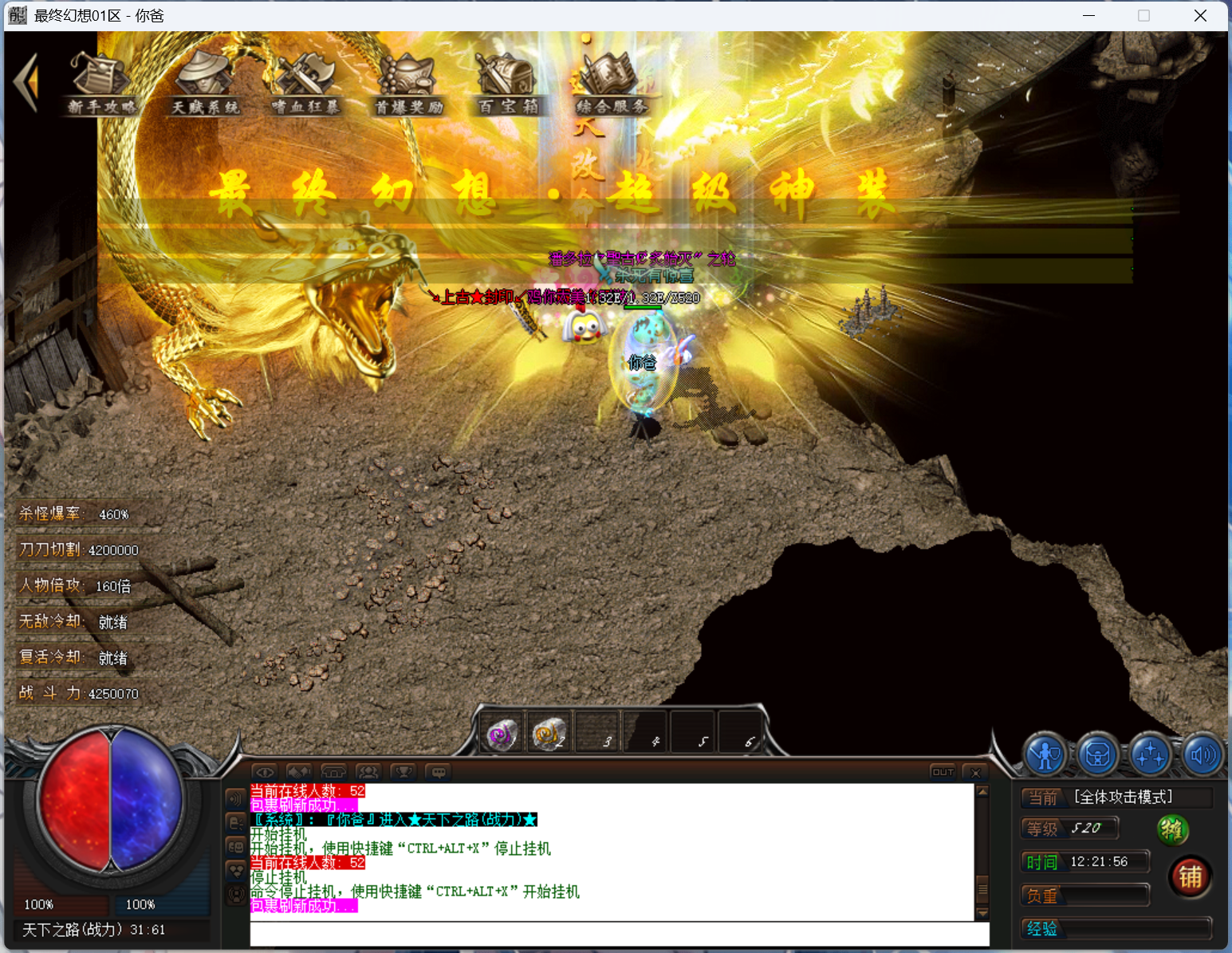Close the game window
The width and height of the screenshot is (1232, 953).
tap(1200, 16)
